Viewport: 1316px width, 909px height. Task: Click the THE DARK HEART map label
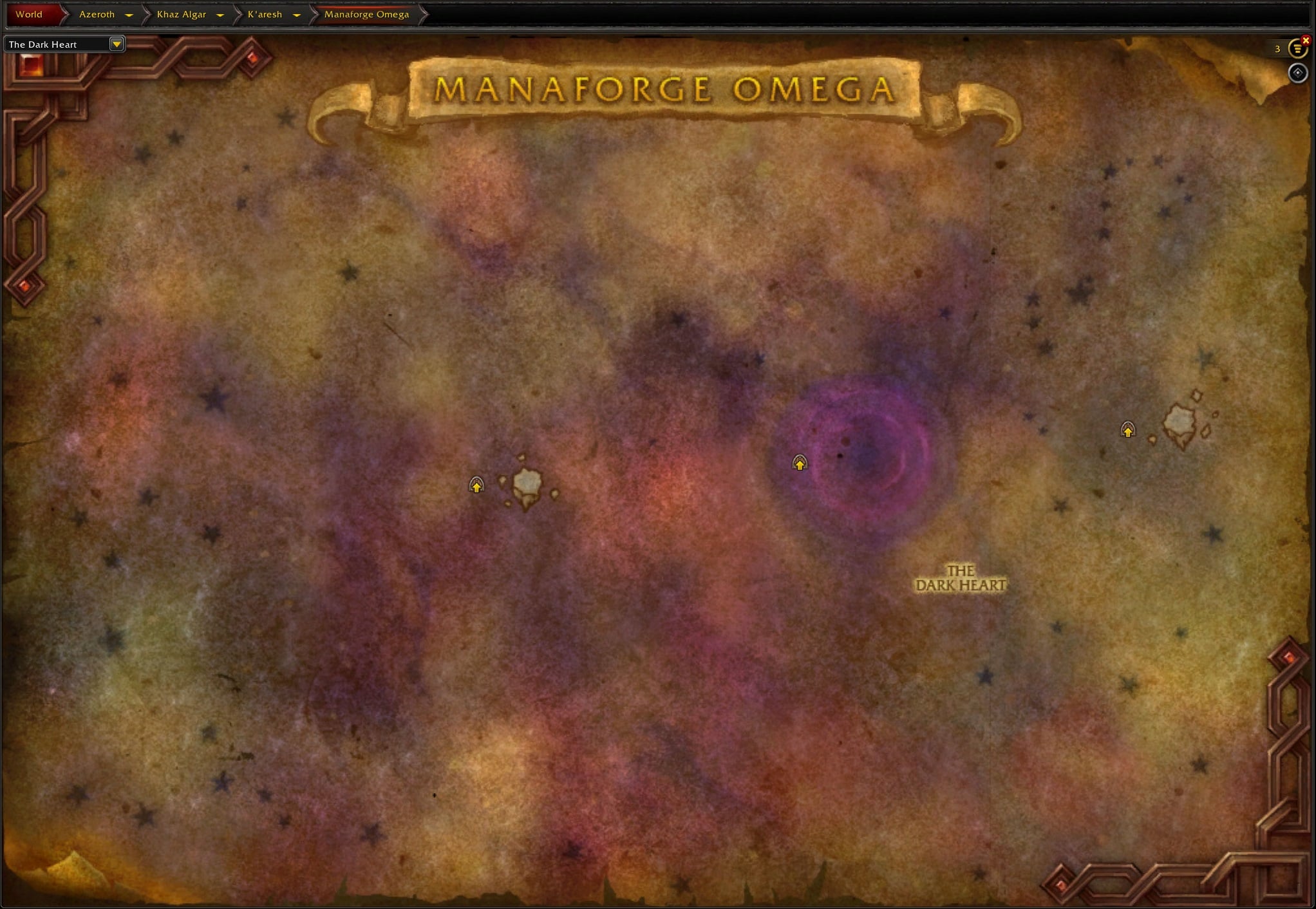tap(961, 578)
